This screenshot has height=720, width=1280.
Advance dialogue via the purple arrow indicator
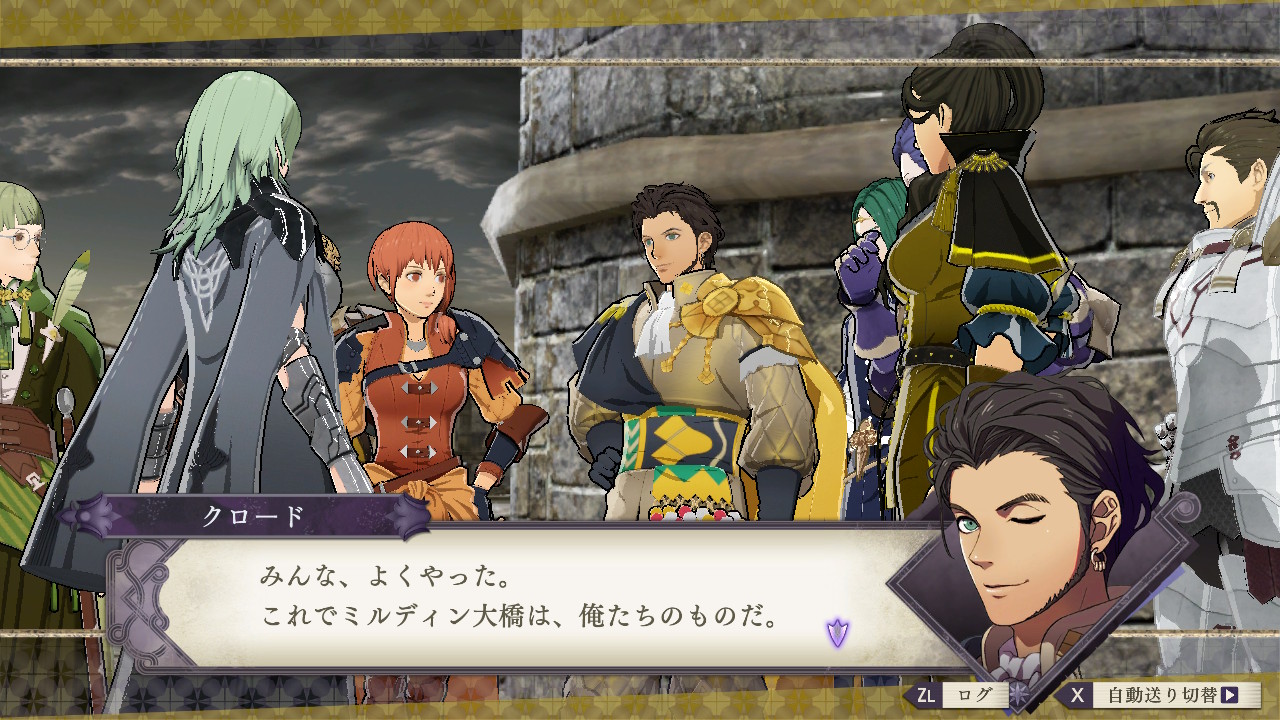click(837, 632)
